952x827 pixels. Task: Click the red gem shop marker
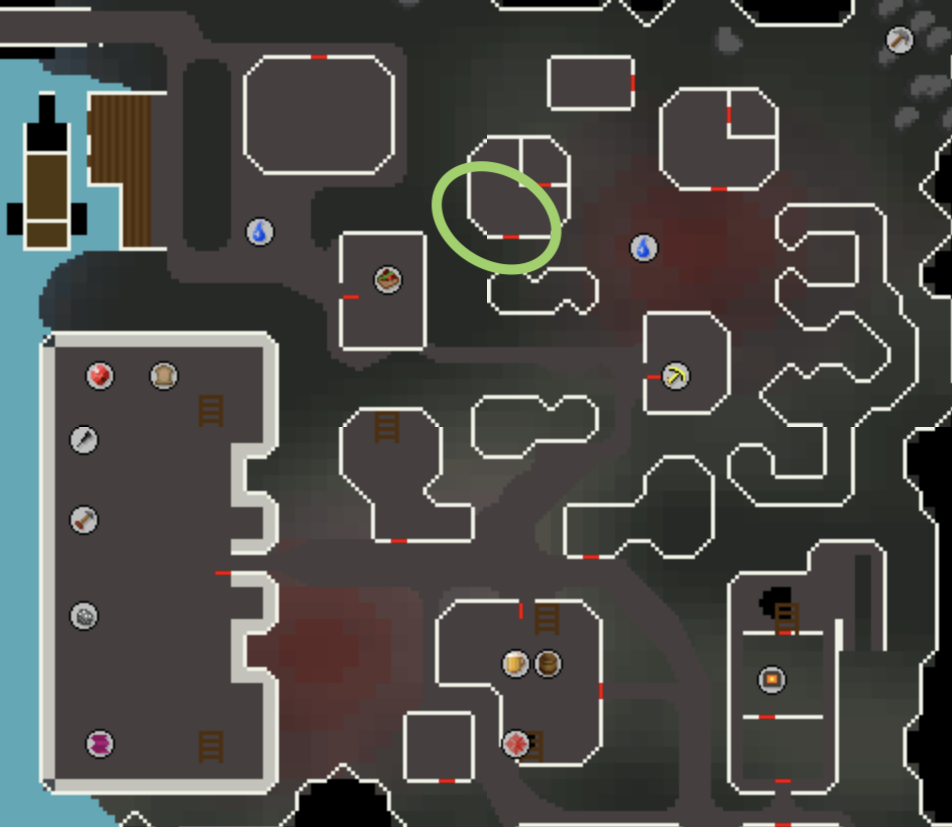[99, 376]
